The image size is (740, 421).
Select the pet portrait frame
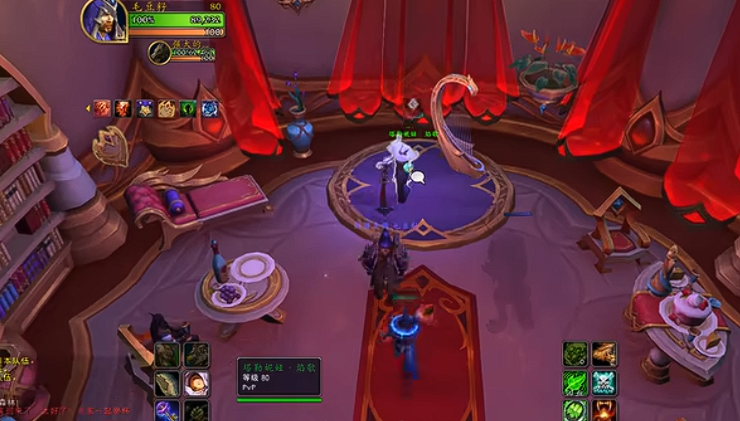point(159,52)
